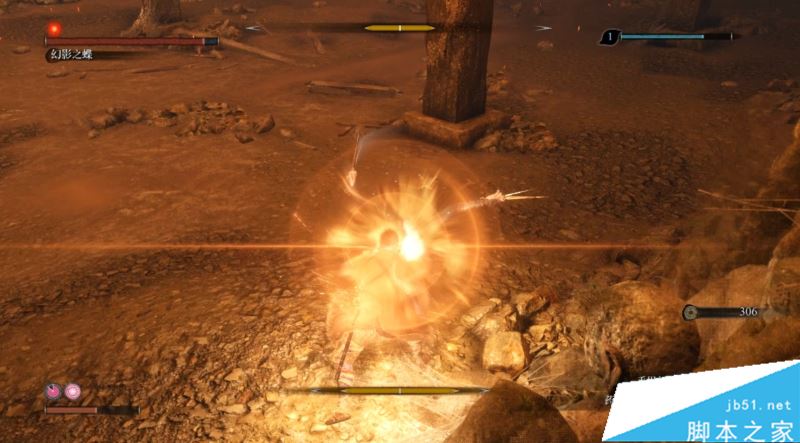The image size is (800, 443).
Task: Click the red deathblow marker above boss name
Action: click(54, 29)
